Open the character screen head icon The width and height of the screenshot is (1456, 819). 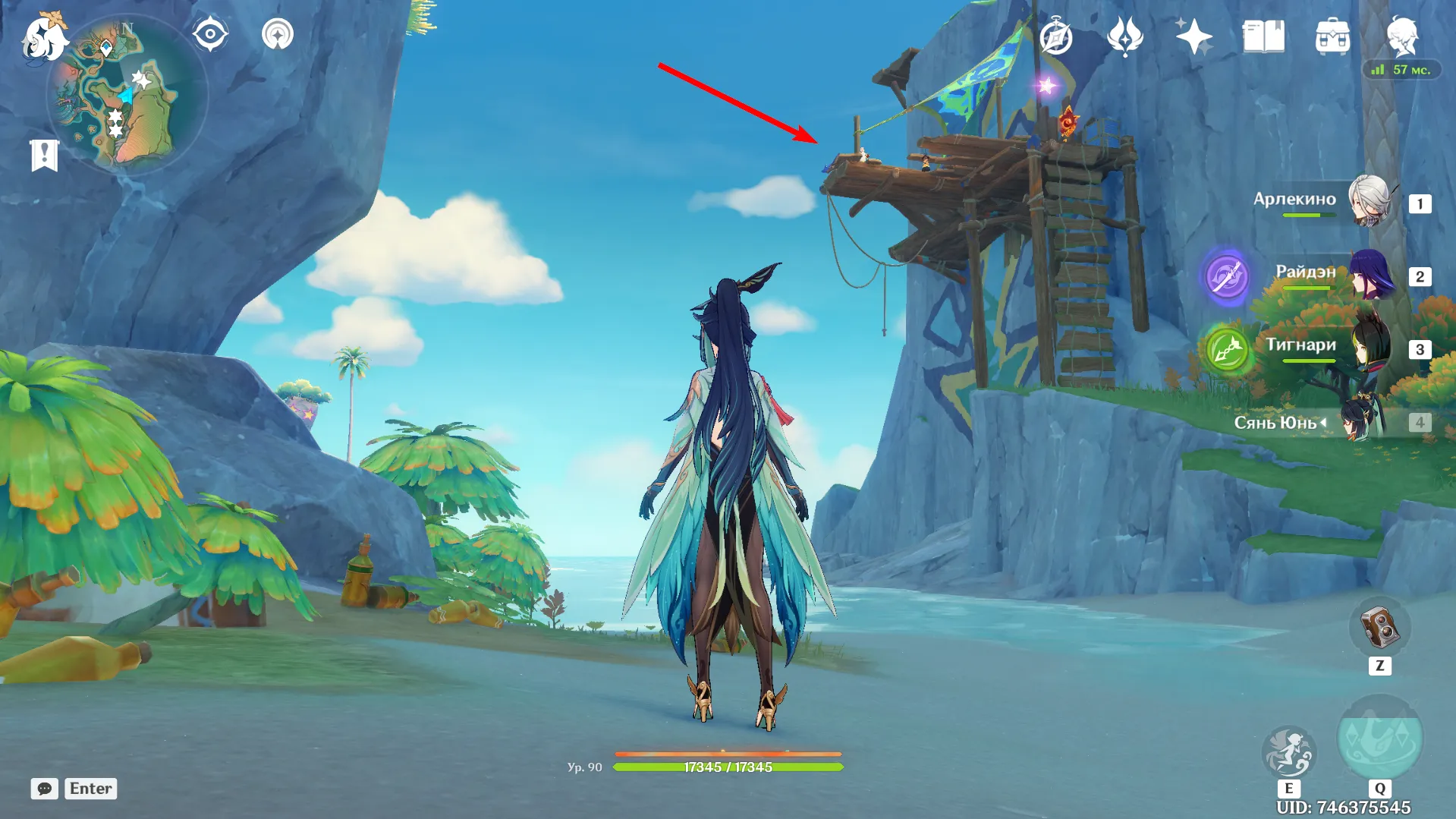[x=1401, y=35]
